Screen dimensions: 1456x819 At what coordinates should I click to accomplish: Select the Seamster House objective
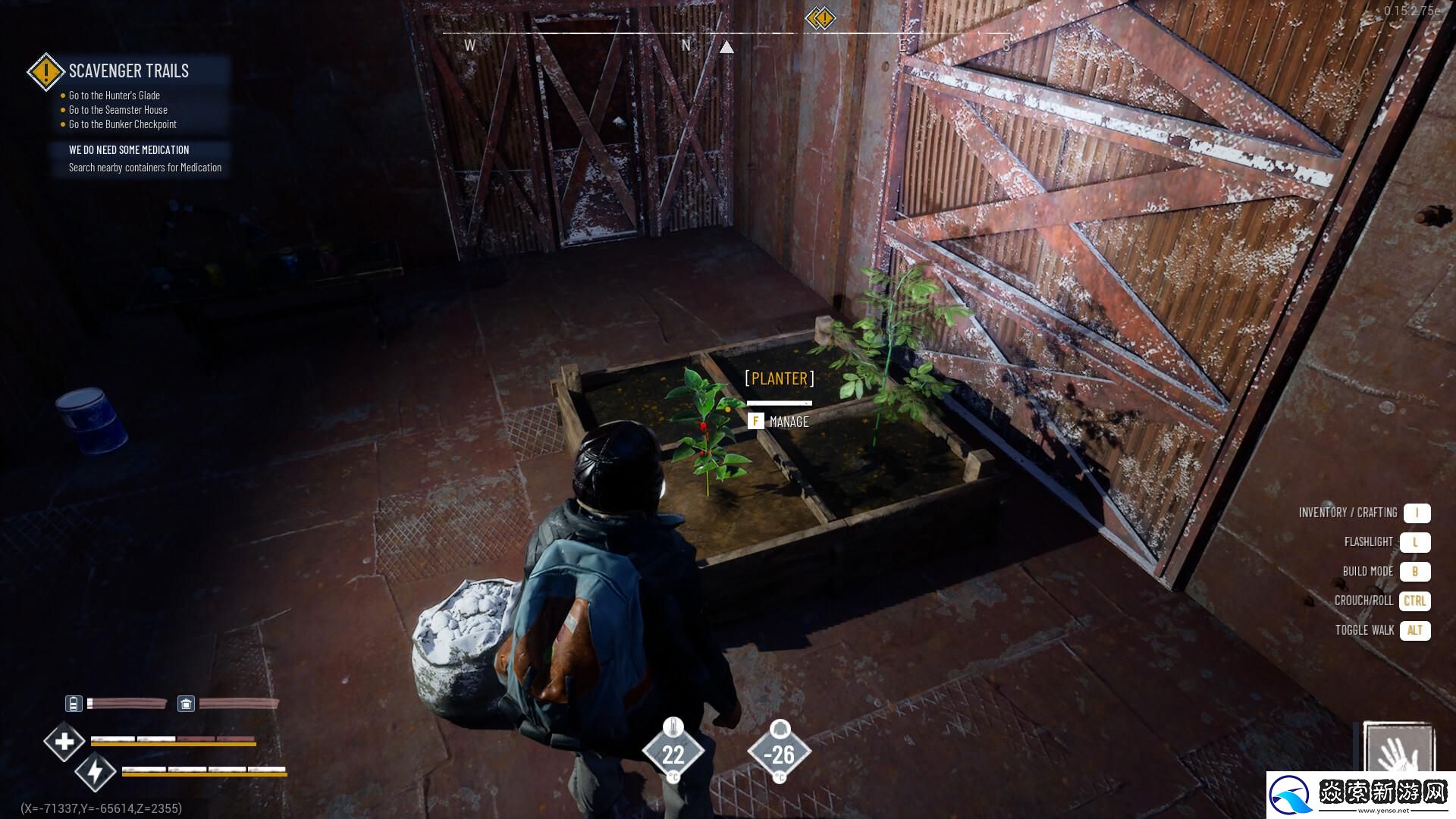[x=118, y=110]
